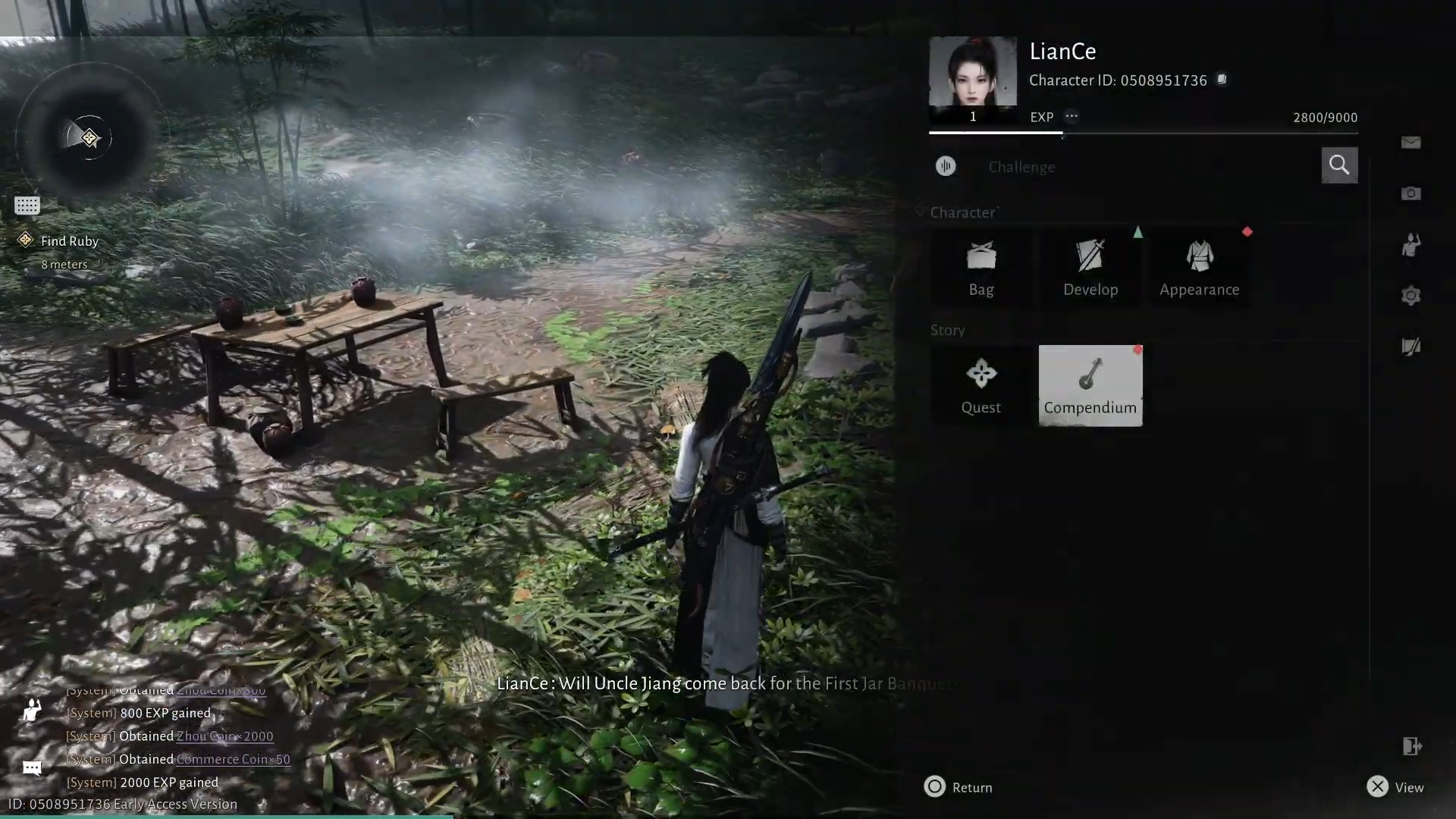The height and width of the screenshot is (819, 1456).
Task: Open the Develop character menu
Action: coord(1090,268)
